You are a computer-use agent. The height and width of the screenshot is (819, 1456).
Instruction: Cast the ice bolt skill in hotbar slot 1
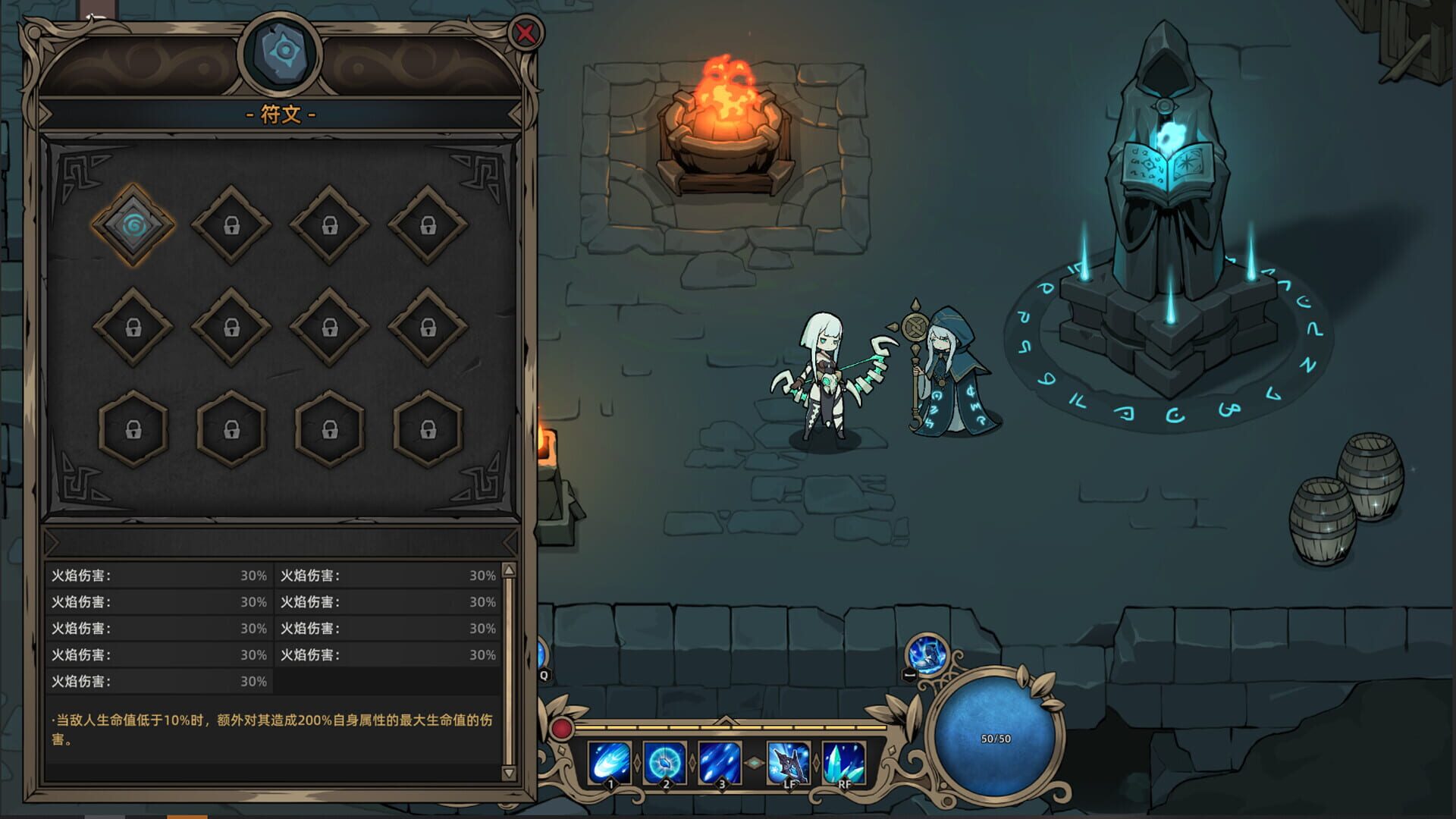(610, 762)
